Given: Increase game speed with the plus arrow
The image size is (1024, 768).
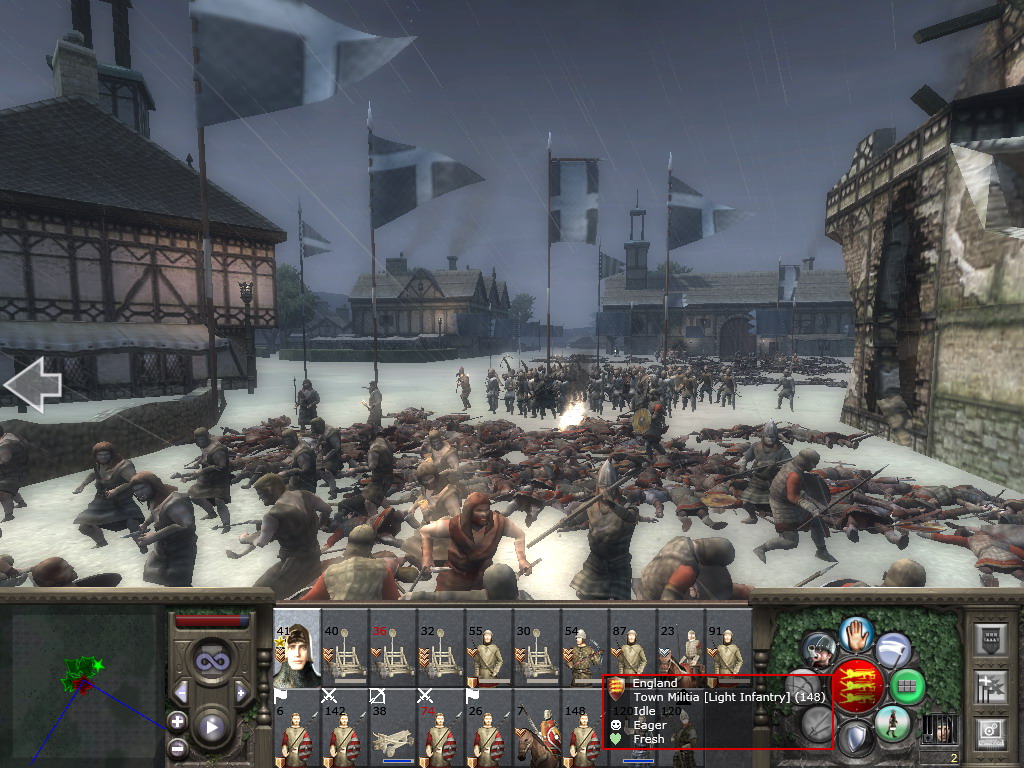Looking at the screenshot, I should point(241,692).
